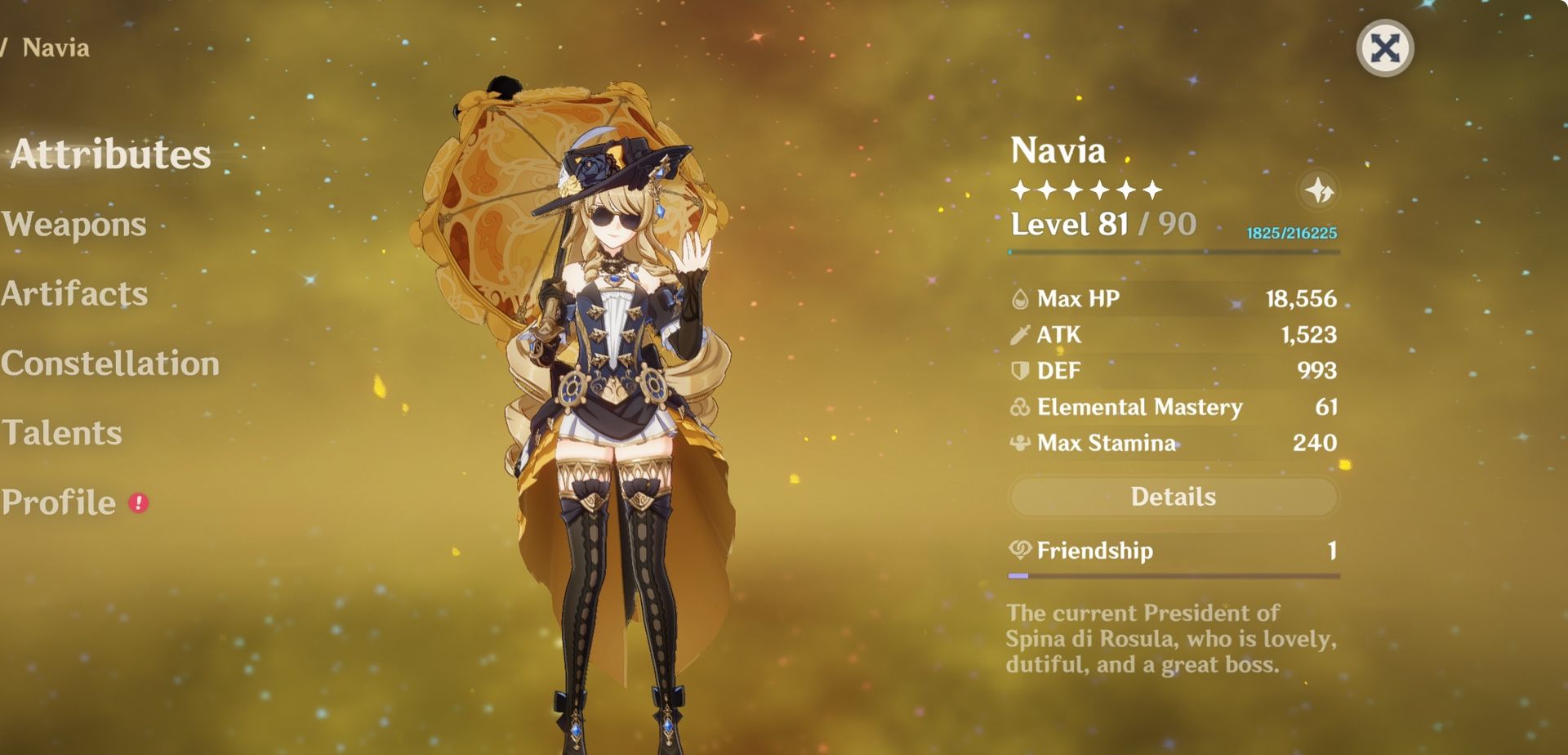Viewport: 1568px width, 755px height.
Task: Select the Constellation menu entry
Action: [x=110, y=364]
